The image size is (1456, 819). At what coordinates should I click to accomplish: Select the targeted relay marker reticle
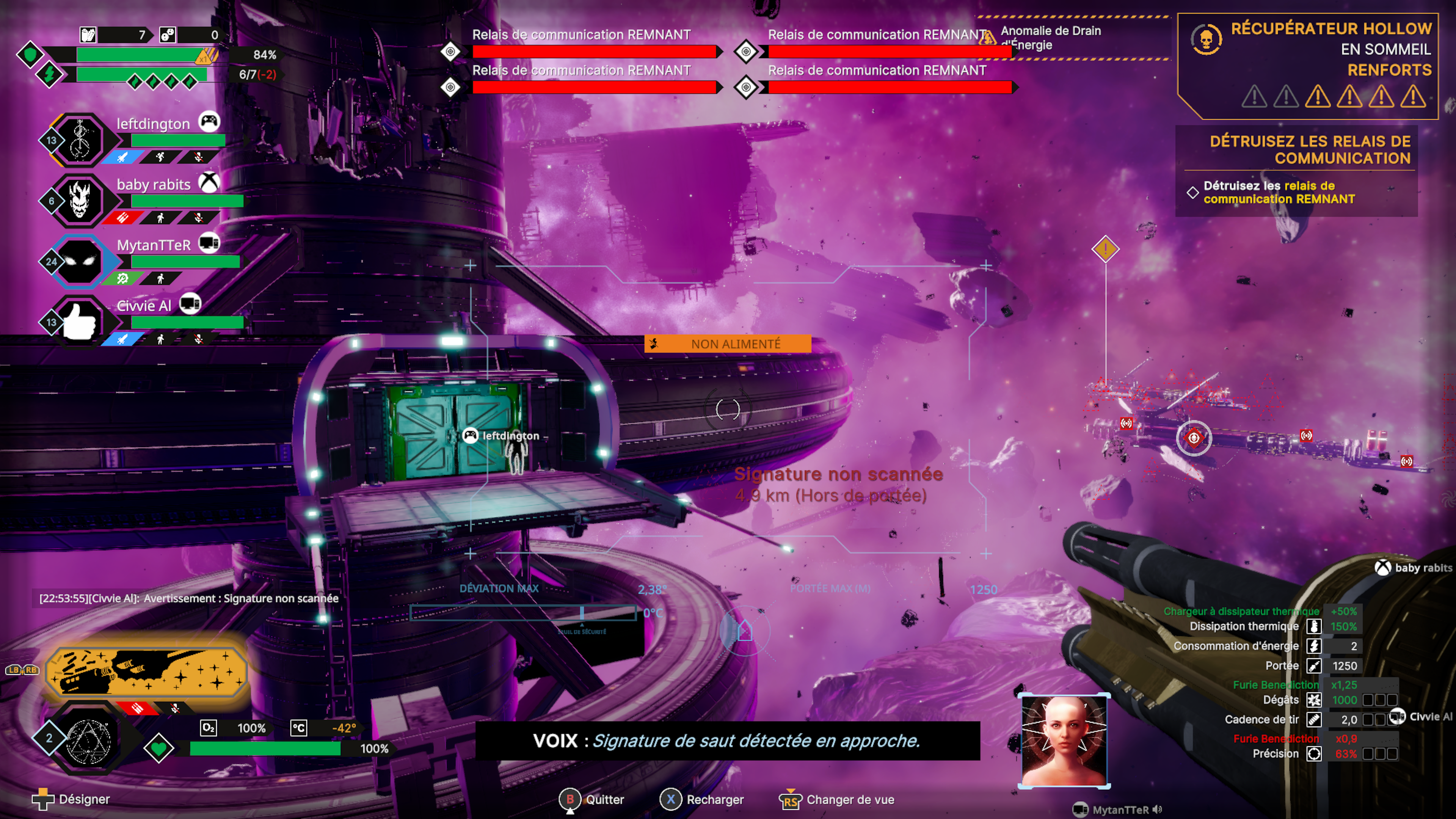coord(1194,438)
